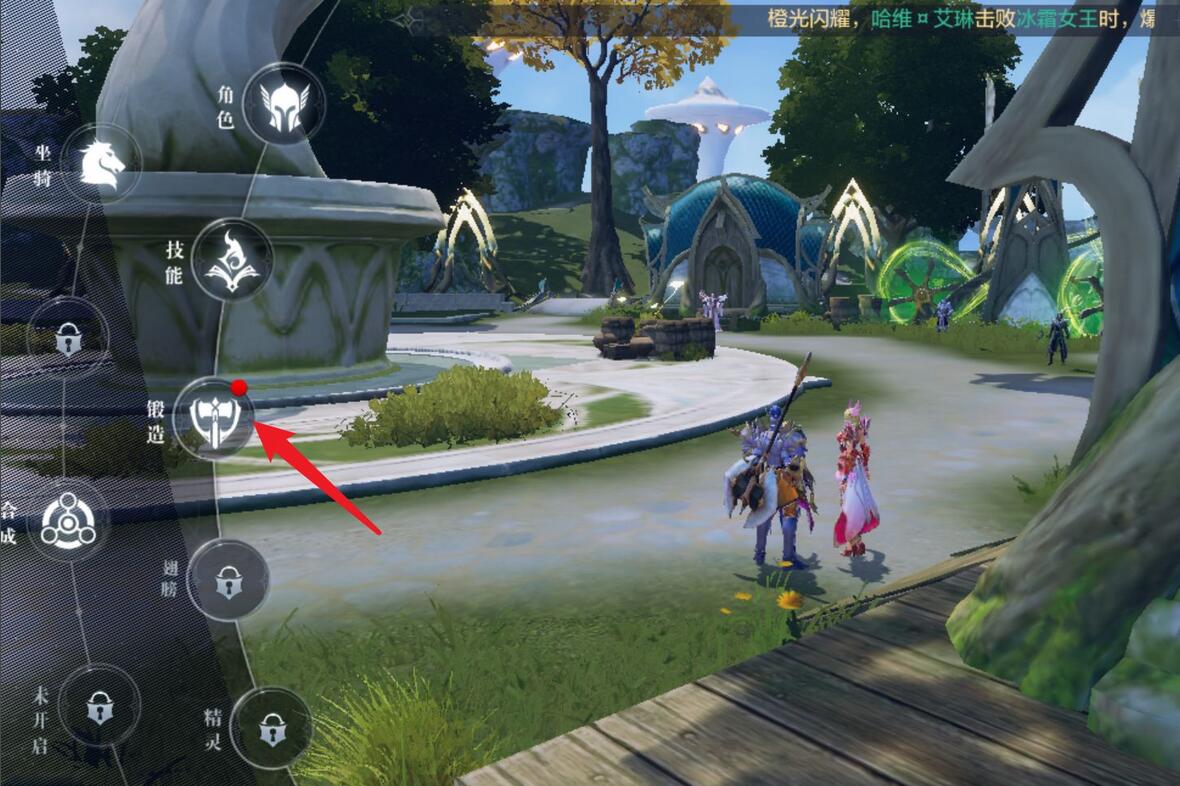Open the 角色 character menu
Screen dimensions: 1180x786
[283, 103]
